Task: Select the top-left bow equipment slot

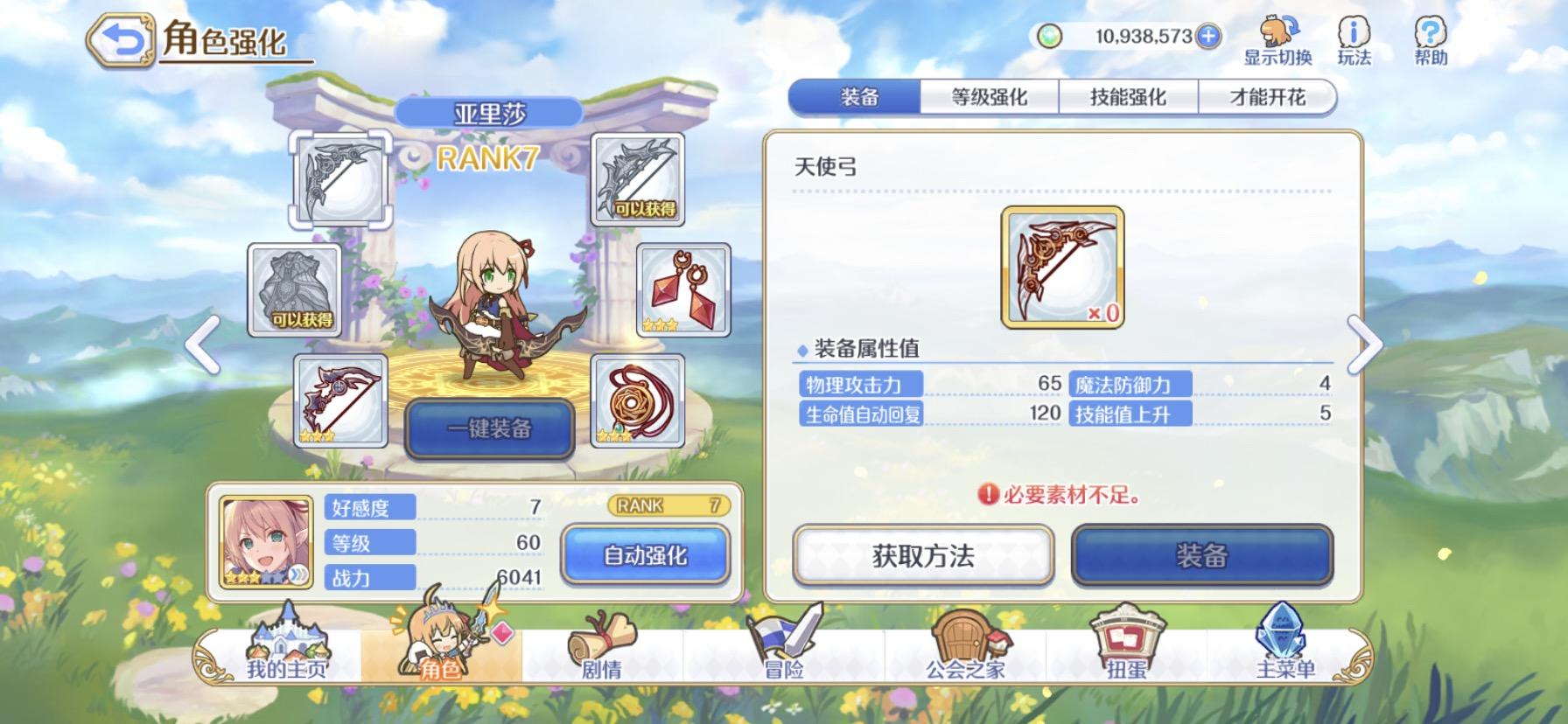Action: (x=342, y=179)
